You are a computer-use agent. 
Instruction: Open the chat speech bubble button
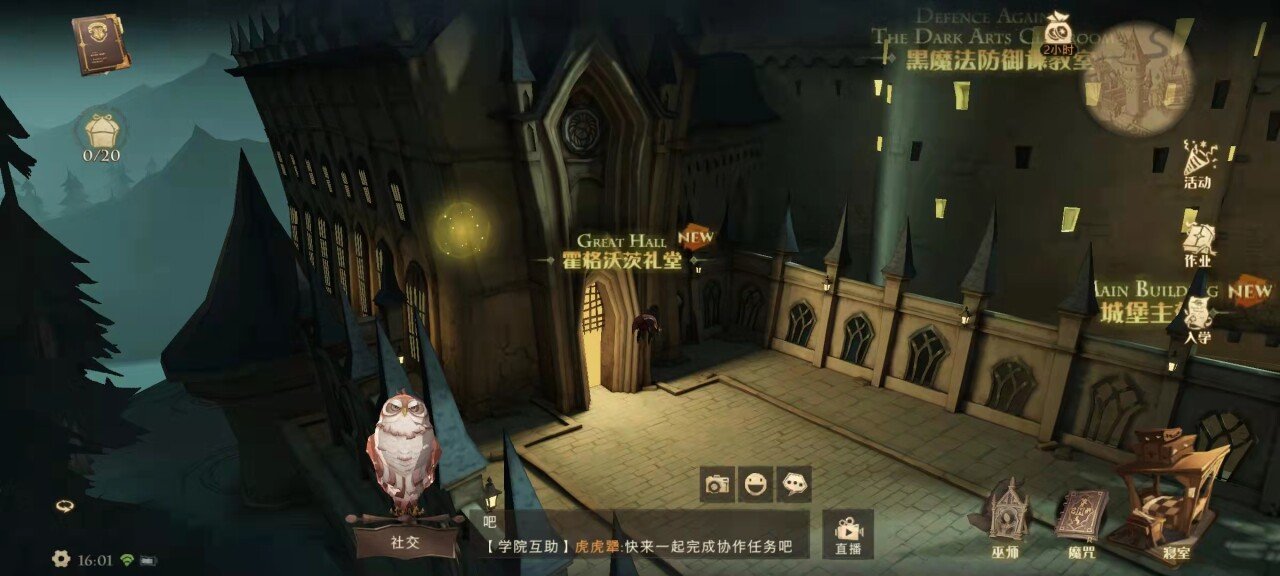click(794, 485)
